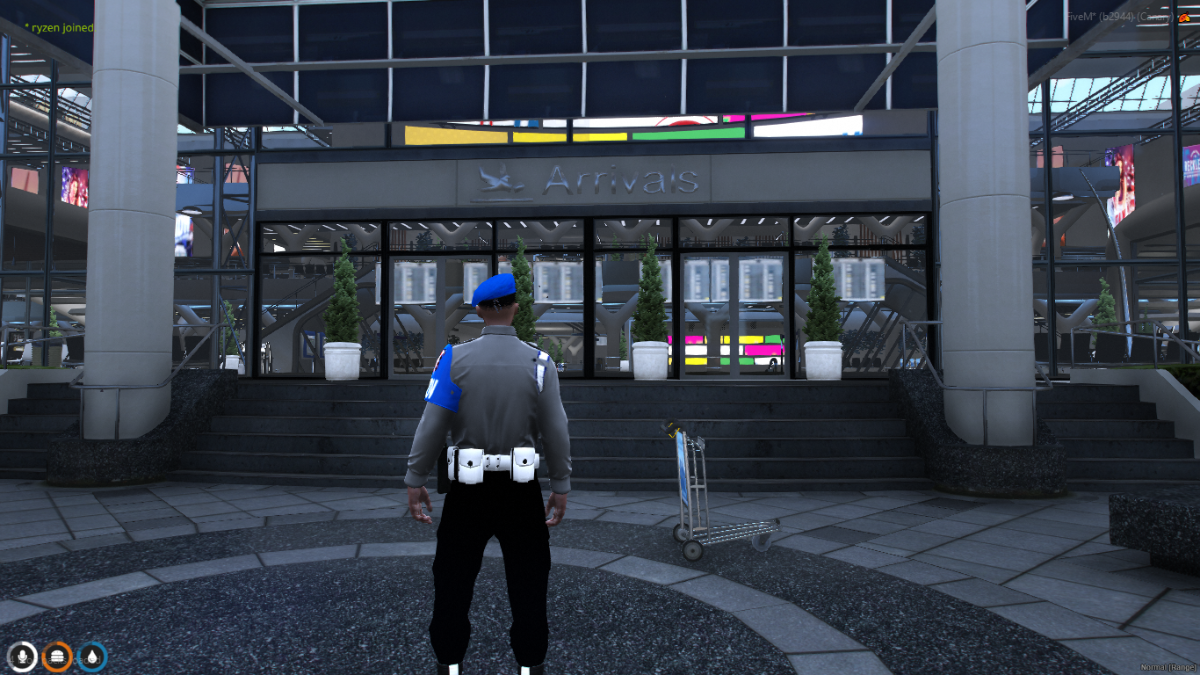
Task: Click the microphone voice status icon
Action: pos(22,656)
